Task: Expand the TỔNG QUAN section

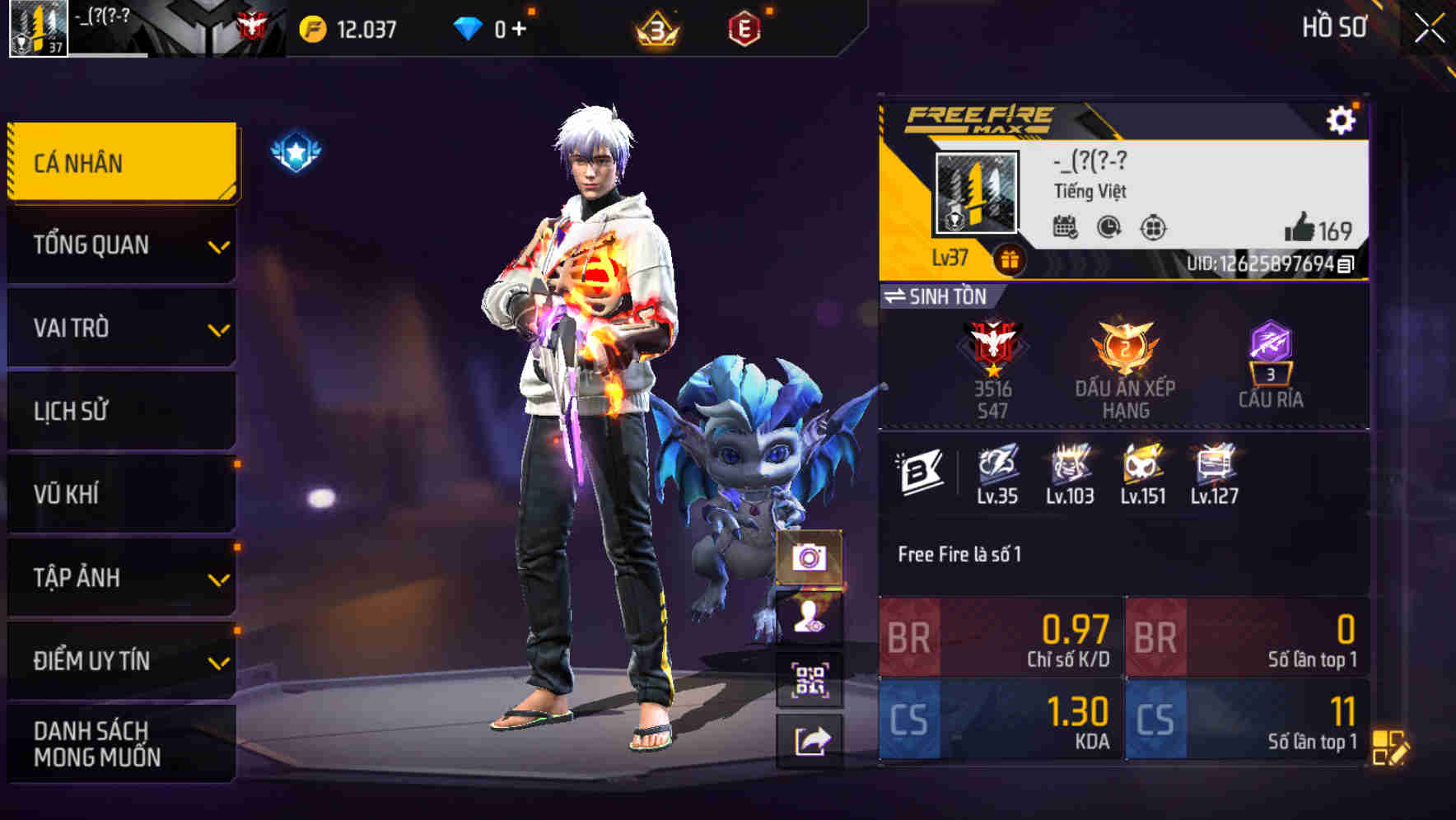Action: coord(120,245)
